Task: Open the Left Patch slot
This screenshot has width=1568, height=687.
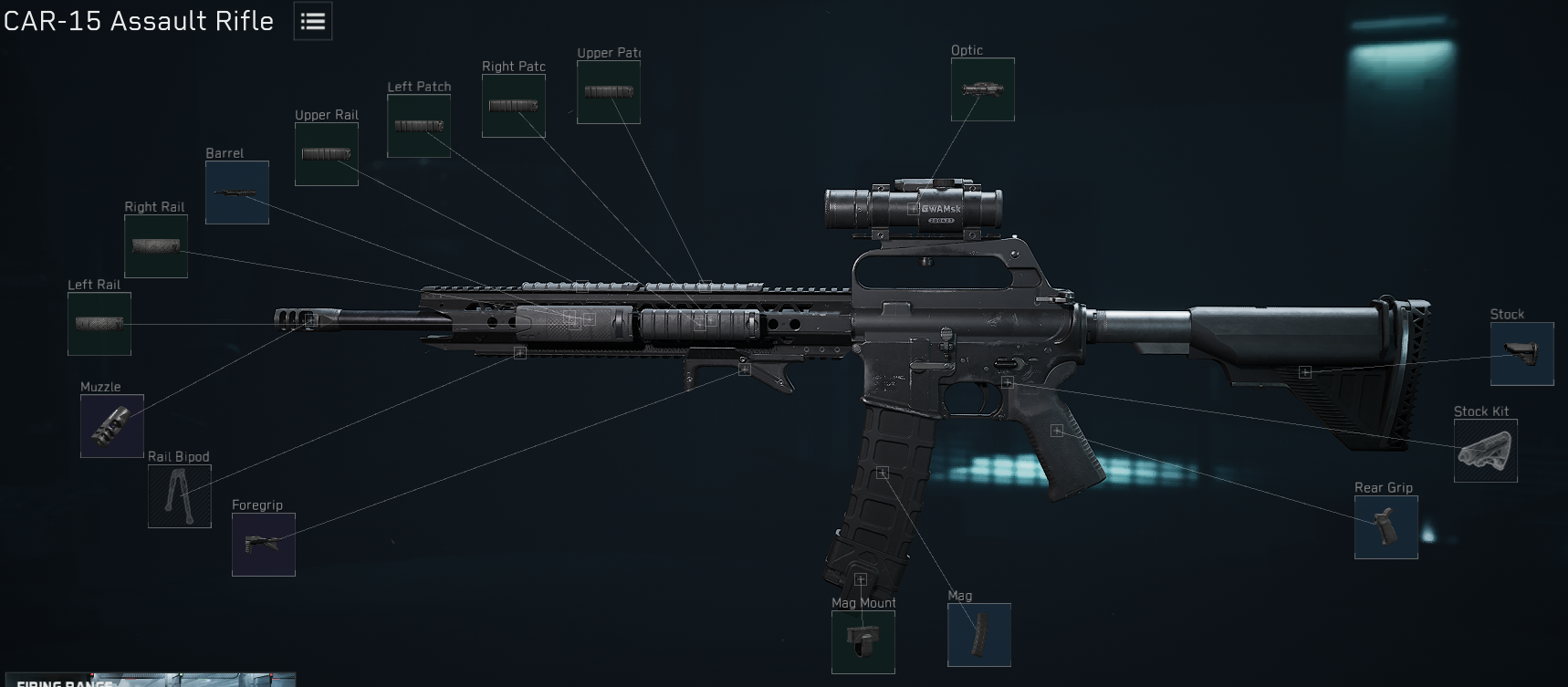Action: point(419,126)
